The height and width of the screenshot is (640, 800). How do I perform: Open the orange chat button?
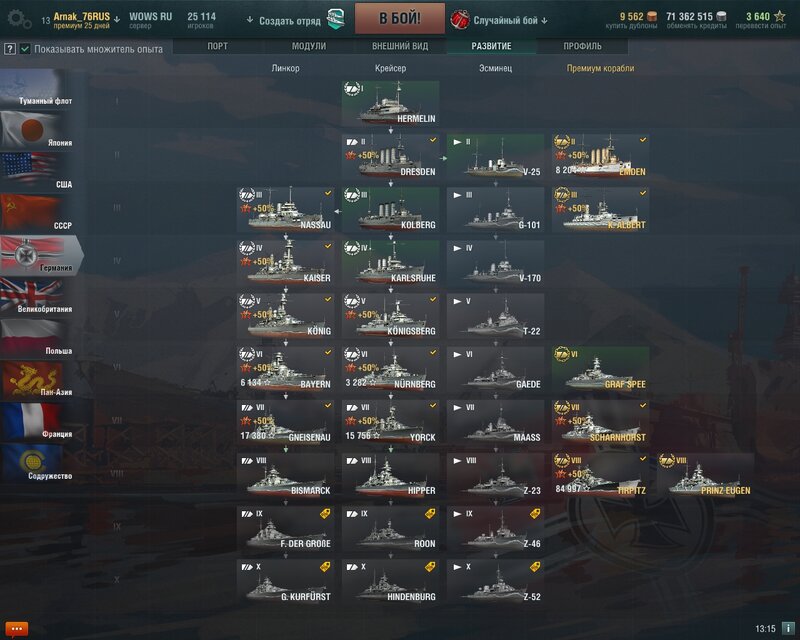(15, 628)
